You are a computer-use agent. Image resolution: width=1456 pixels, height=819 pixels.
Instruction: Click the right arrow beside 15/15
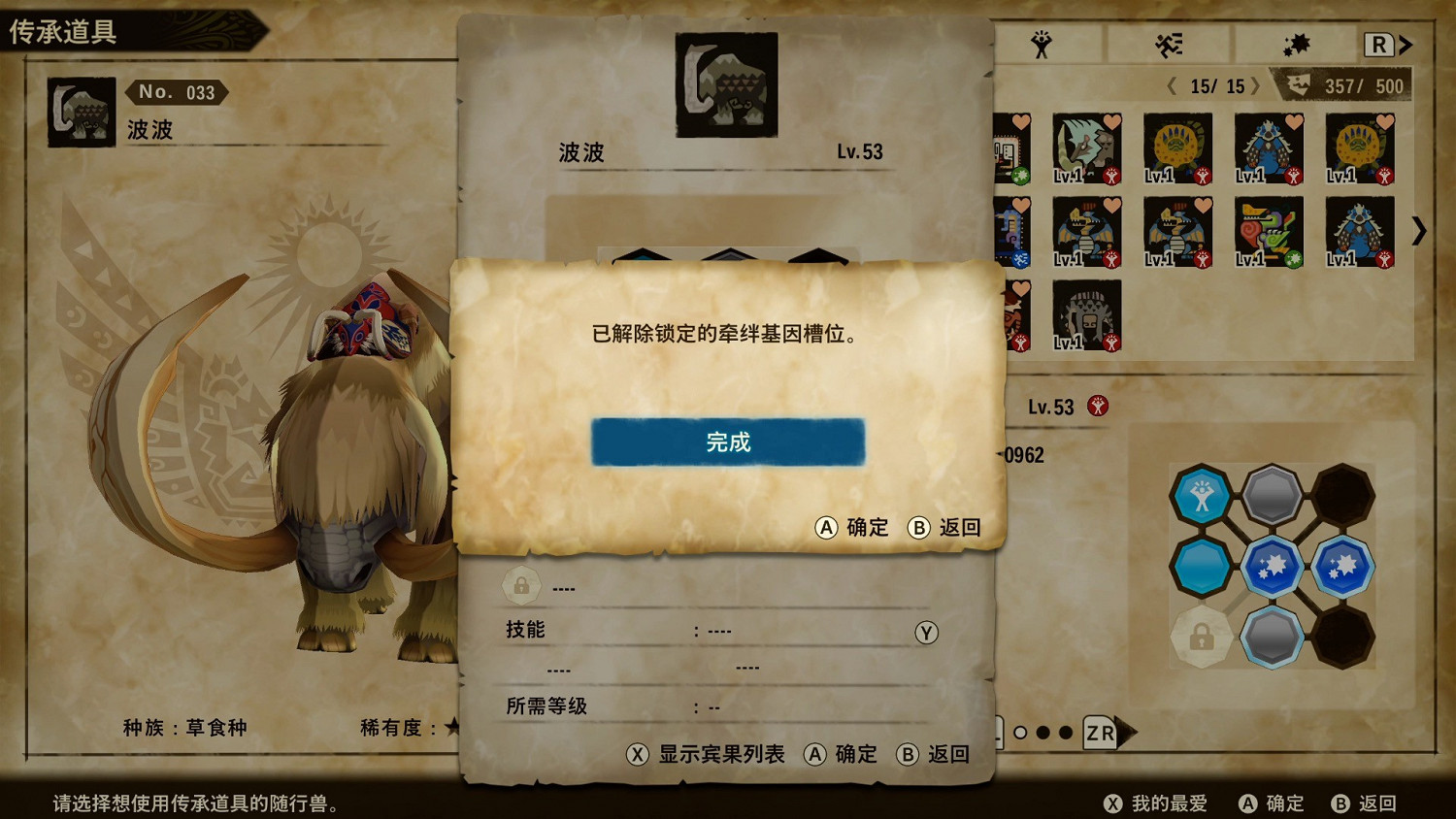(1256, 85)
